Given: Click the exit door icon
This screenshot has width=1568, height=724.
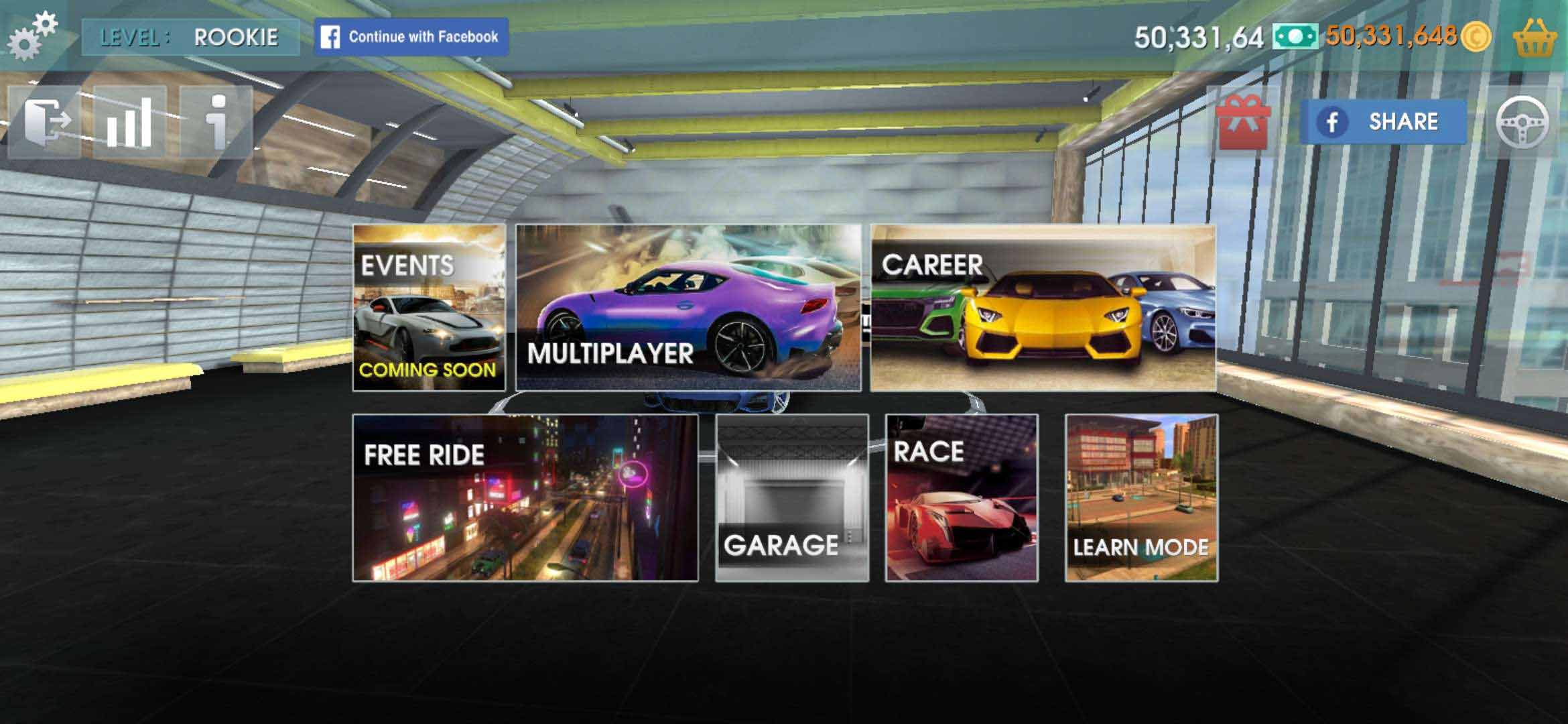Looking at the screenshot, I should point(44,122).
